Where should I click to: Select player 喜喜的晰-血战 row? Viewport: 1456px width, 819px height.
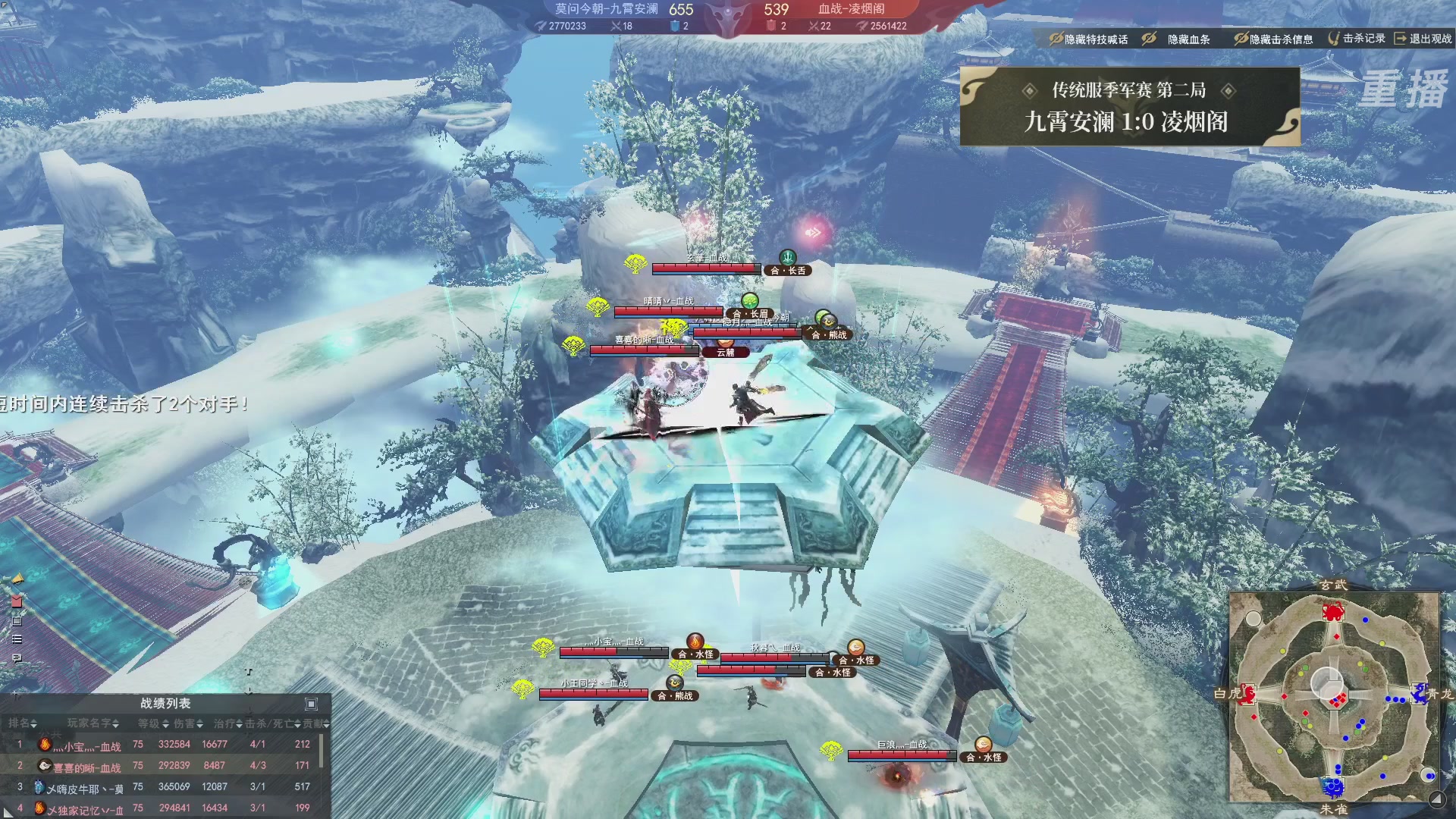click(86, 767)
